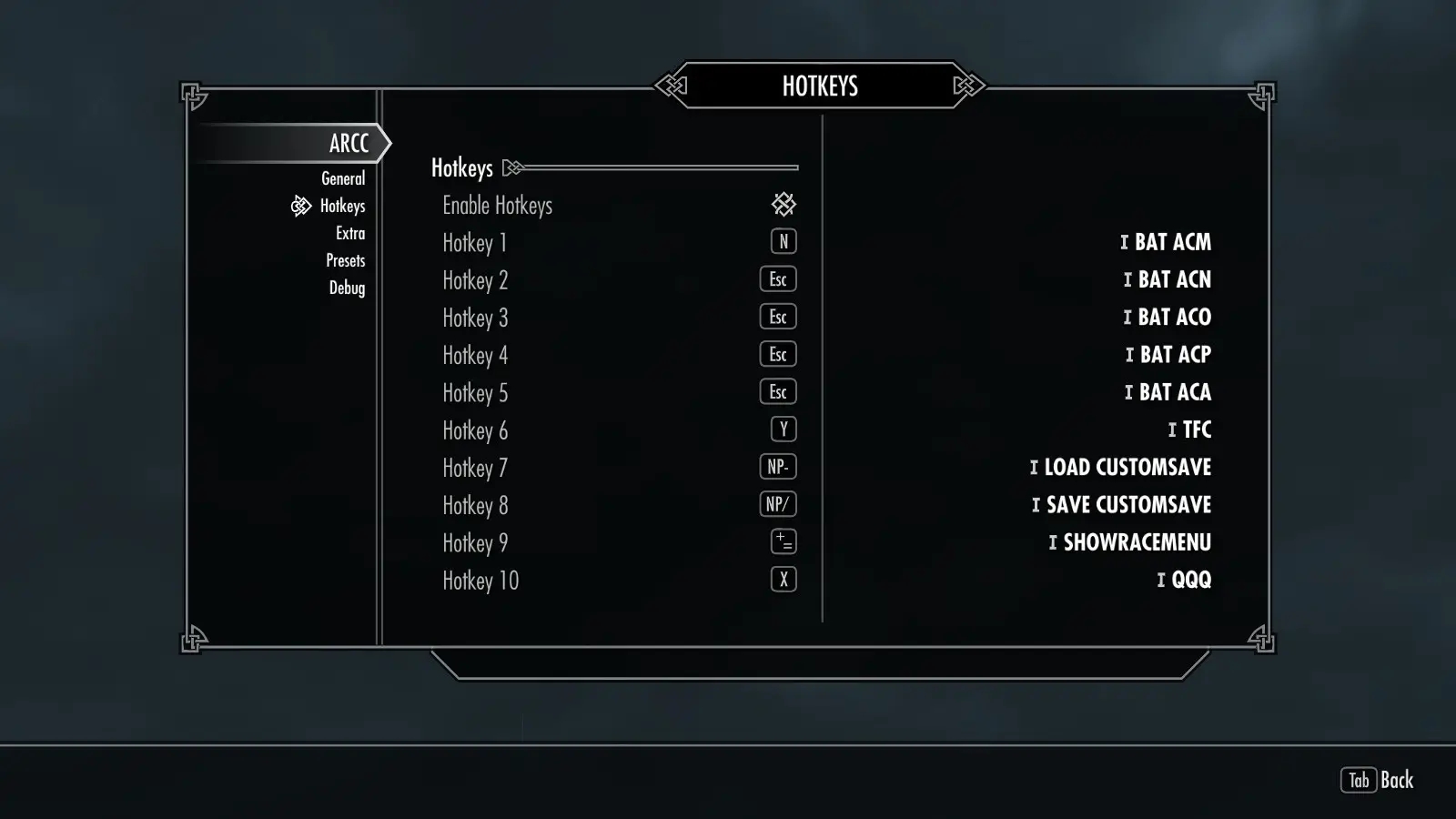Open the General page
Image resolution: width=1456 pixels, height=819 pixels.
tap(343, 178)
